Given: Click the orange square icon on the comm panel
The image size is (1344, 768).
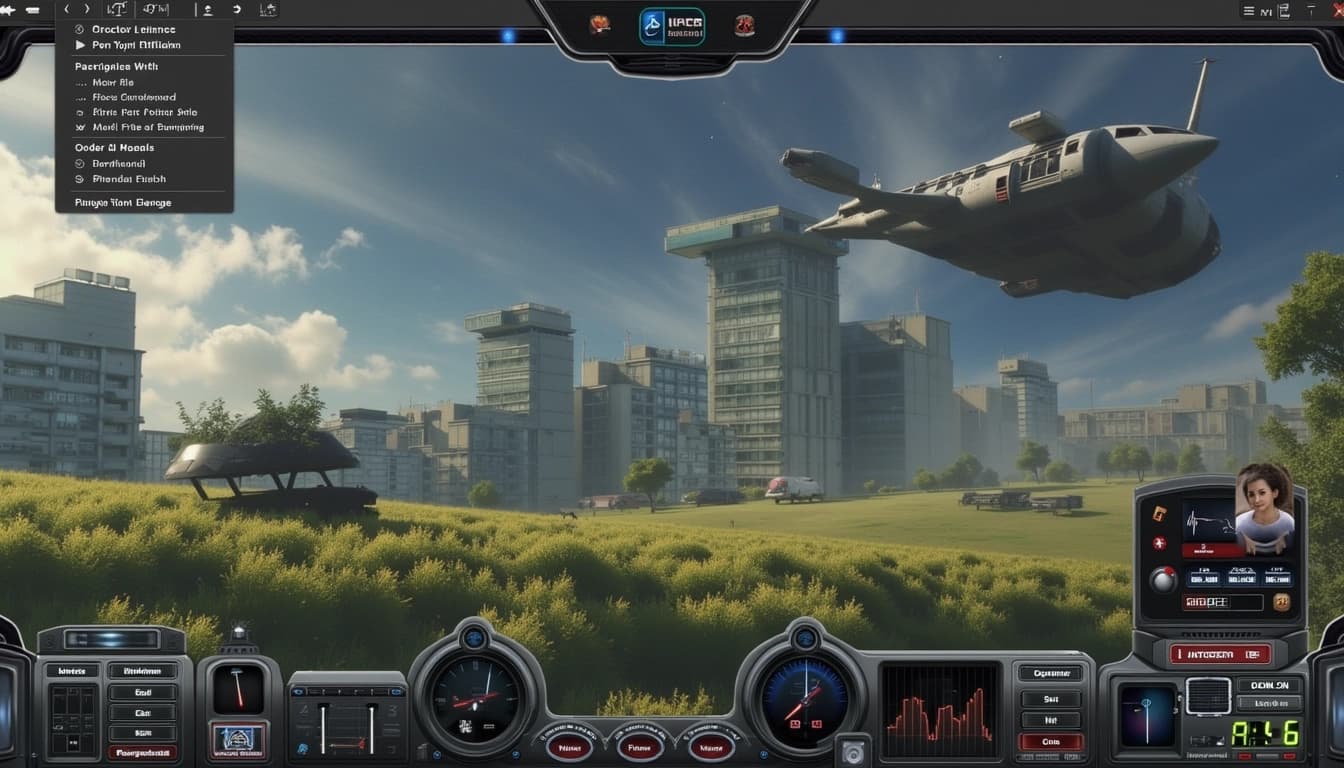Looking at the screenshot, I should (x=1159, y=513).
